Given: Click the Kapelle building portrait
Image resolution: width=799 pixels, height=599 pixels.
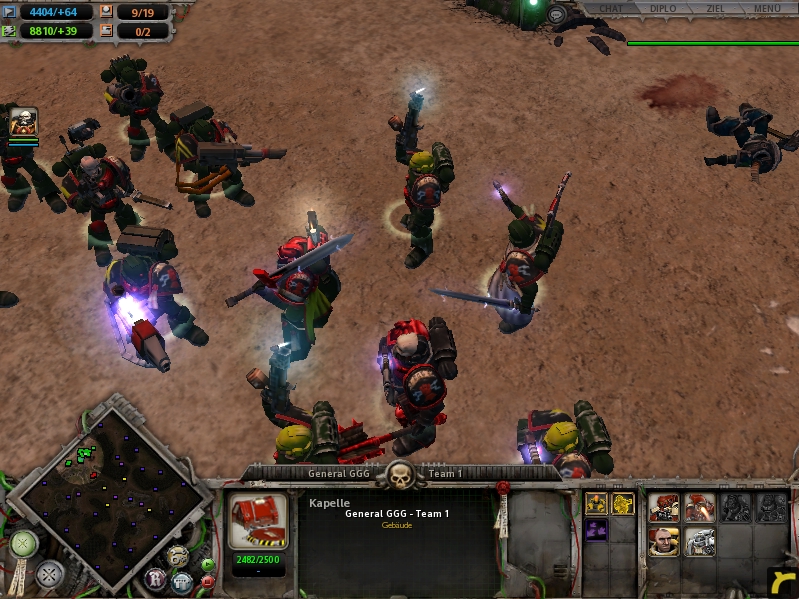Looking at the screenshot, I should point(259,520).
